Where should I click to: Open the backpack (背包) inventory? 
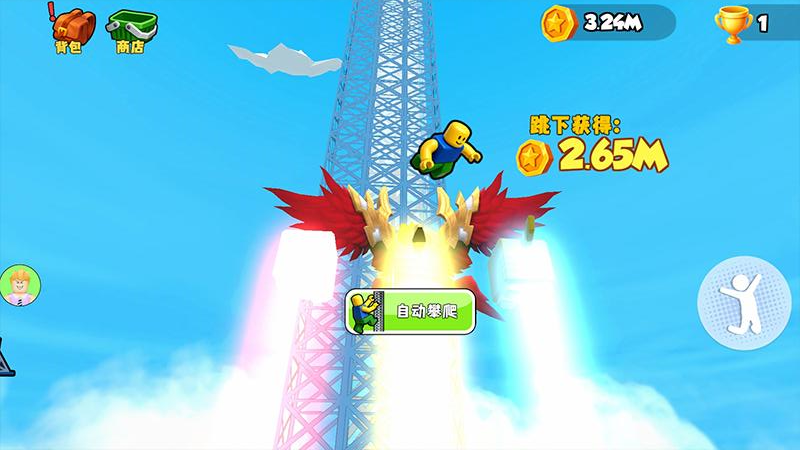70,28
